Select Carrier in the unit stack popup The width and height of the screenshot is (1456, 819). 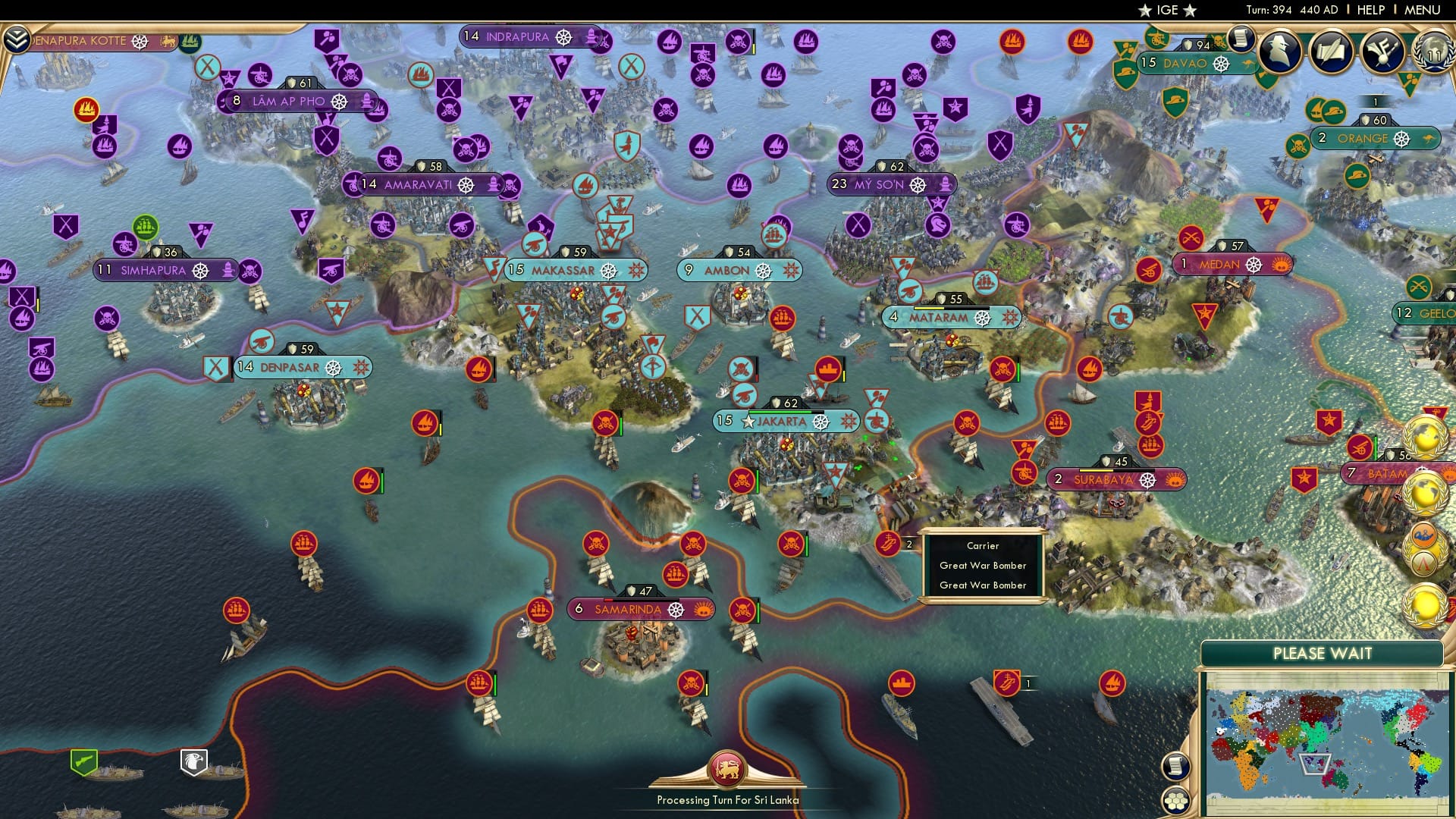coord(982,545)
